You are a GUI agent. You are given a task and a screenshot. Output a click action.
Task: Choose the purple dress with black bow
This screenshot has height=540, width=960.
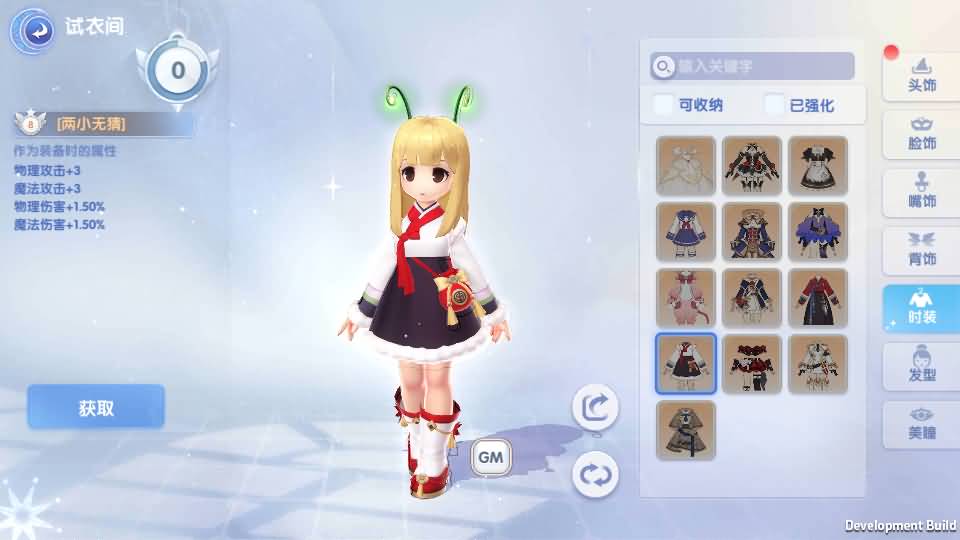(x=818, y=232)
